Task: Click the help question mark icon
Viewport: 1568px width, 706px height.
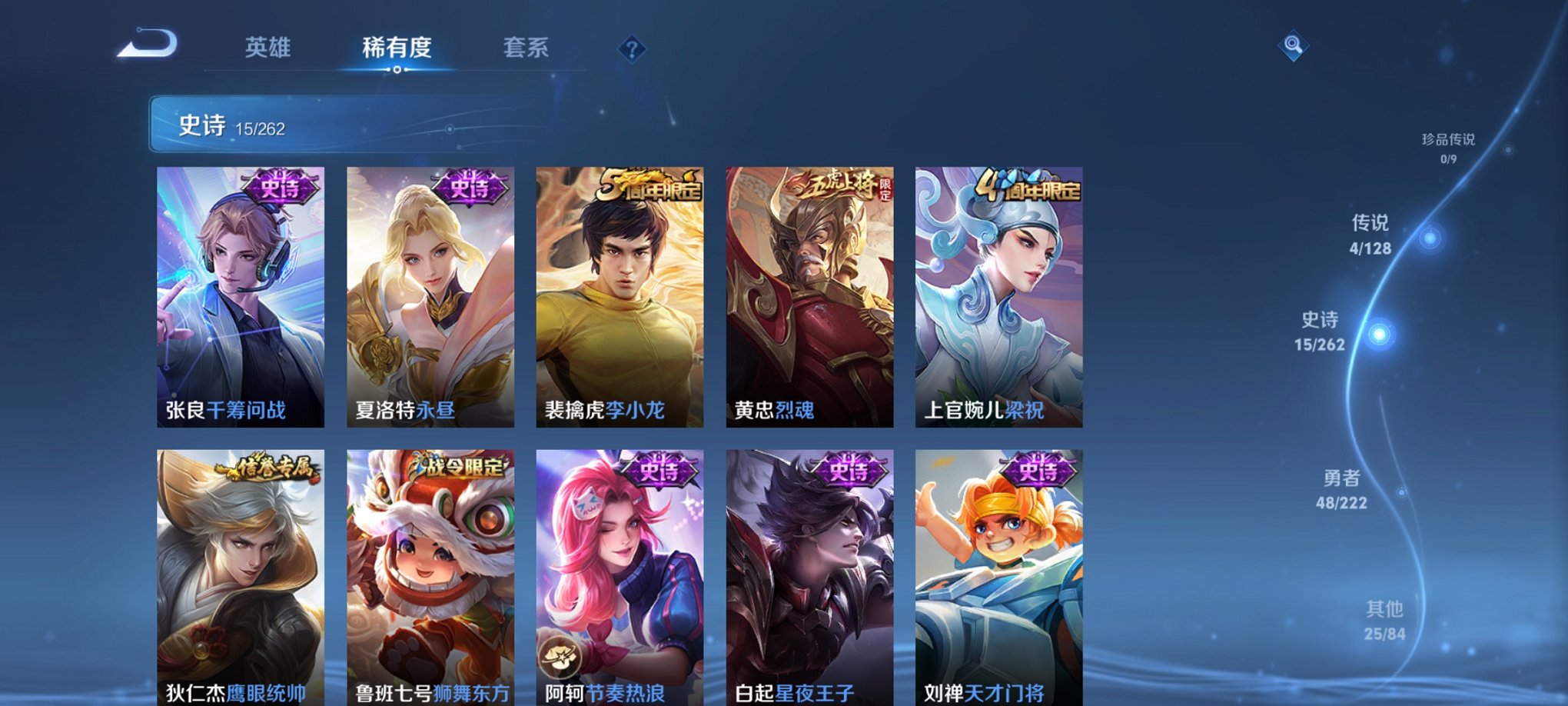Action: pos(632,50)
